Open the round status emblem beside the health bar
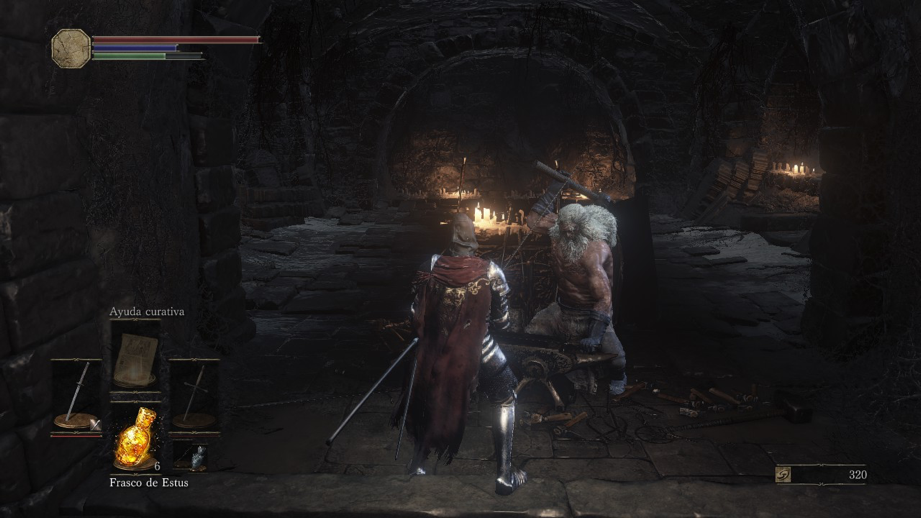921x518 pixels. coord(71,47)
